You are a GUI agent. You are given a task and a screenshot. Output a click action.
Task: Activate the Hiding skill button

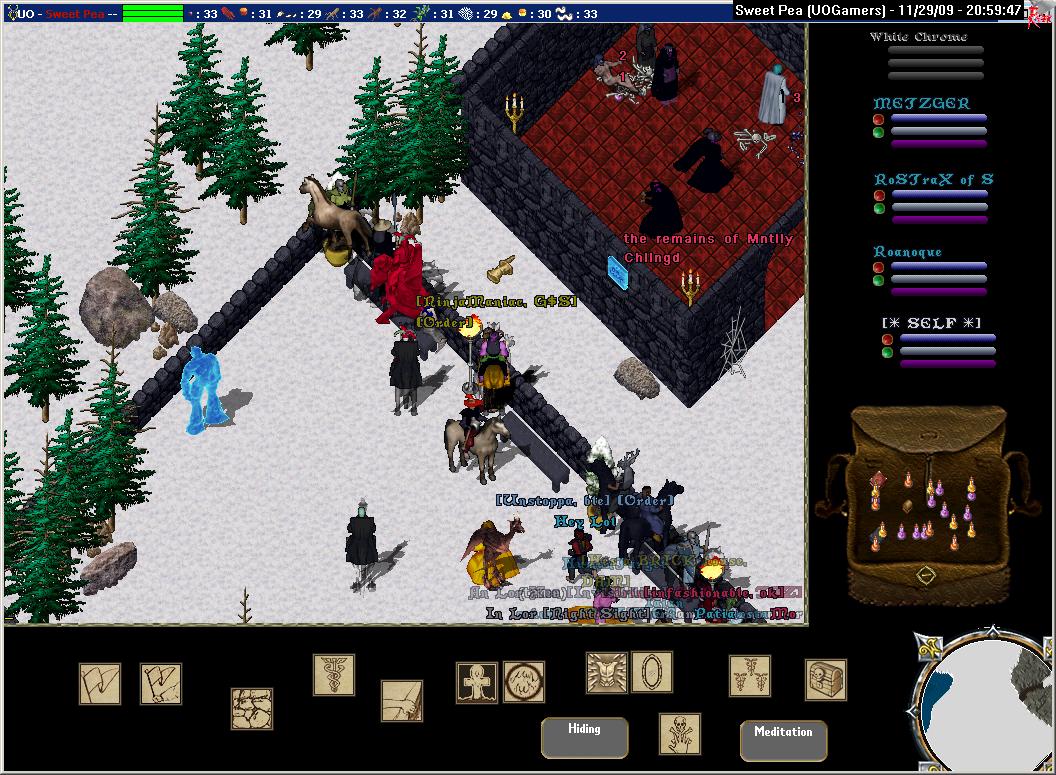[x=584, y=737]
